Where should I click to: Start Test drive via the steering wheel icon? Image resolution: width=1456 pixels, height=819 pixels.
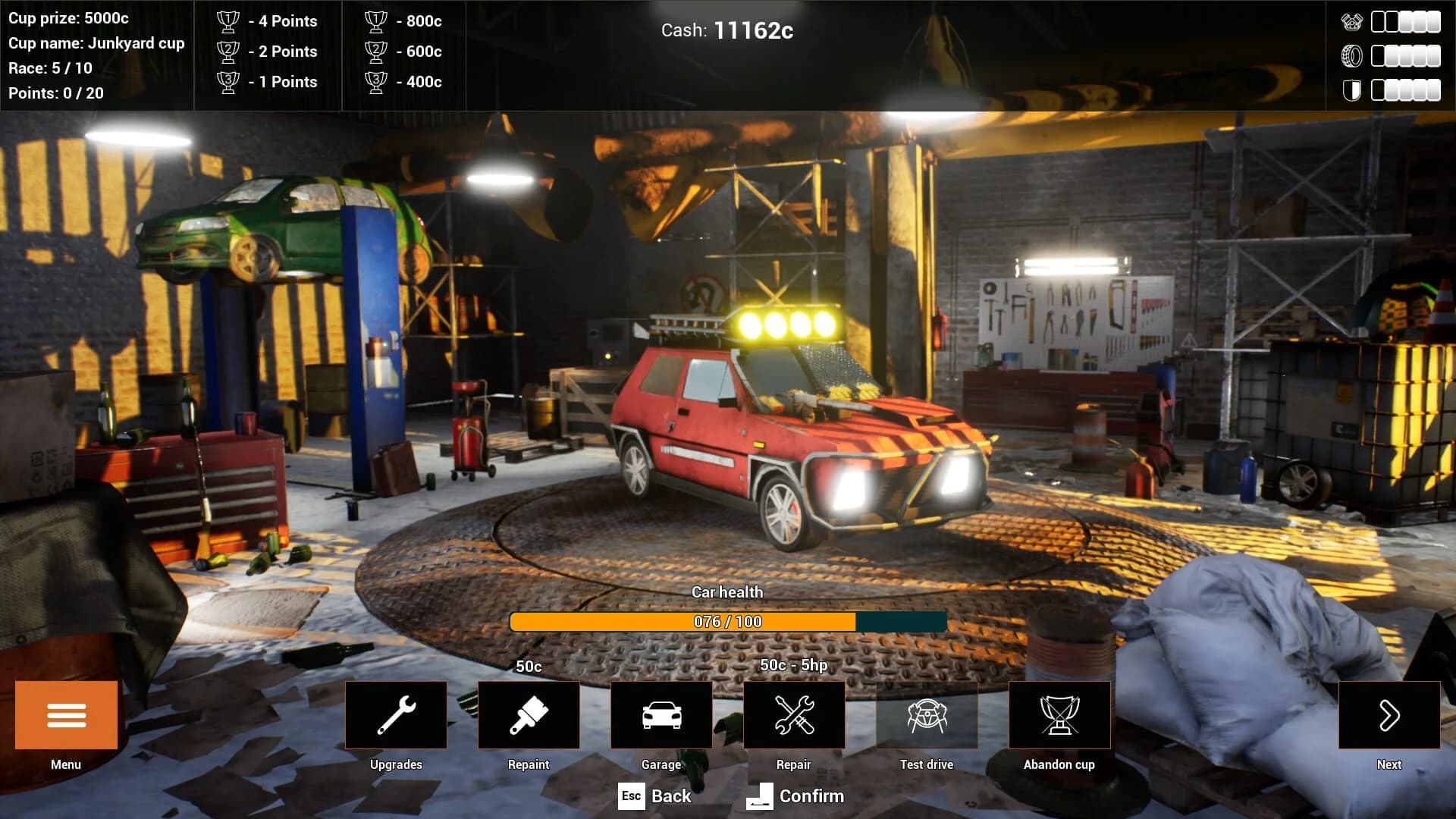point(926,714)
